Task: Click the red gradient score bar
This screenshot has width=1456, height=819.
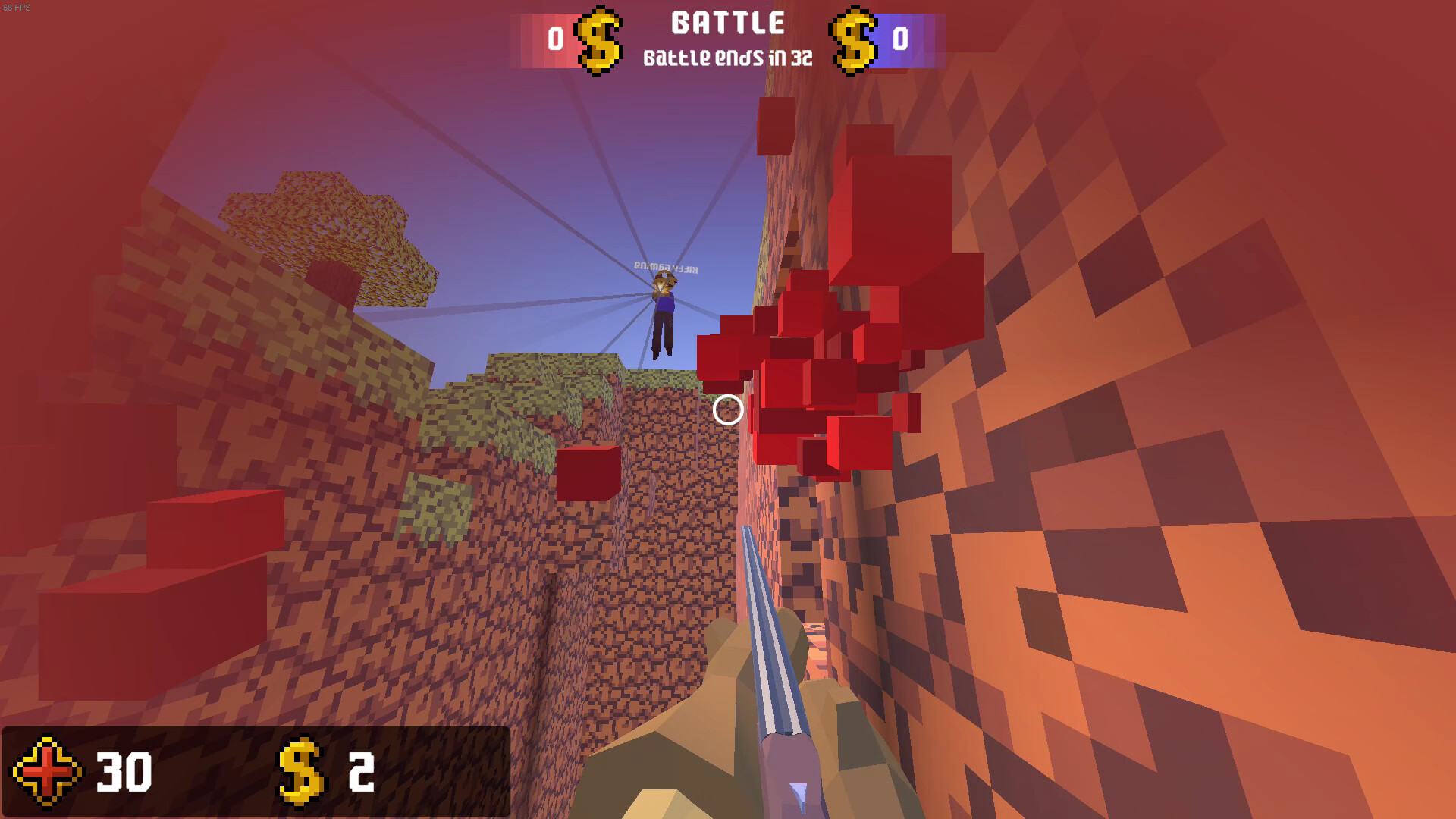Action: click(535, 38)
